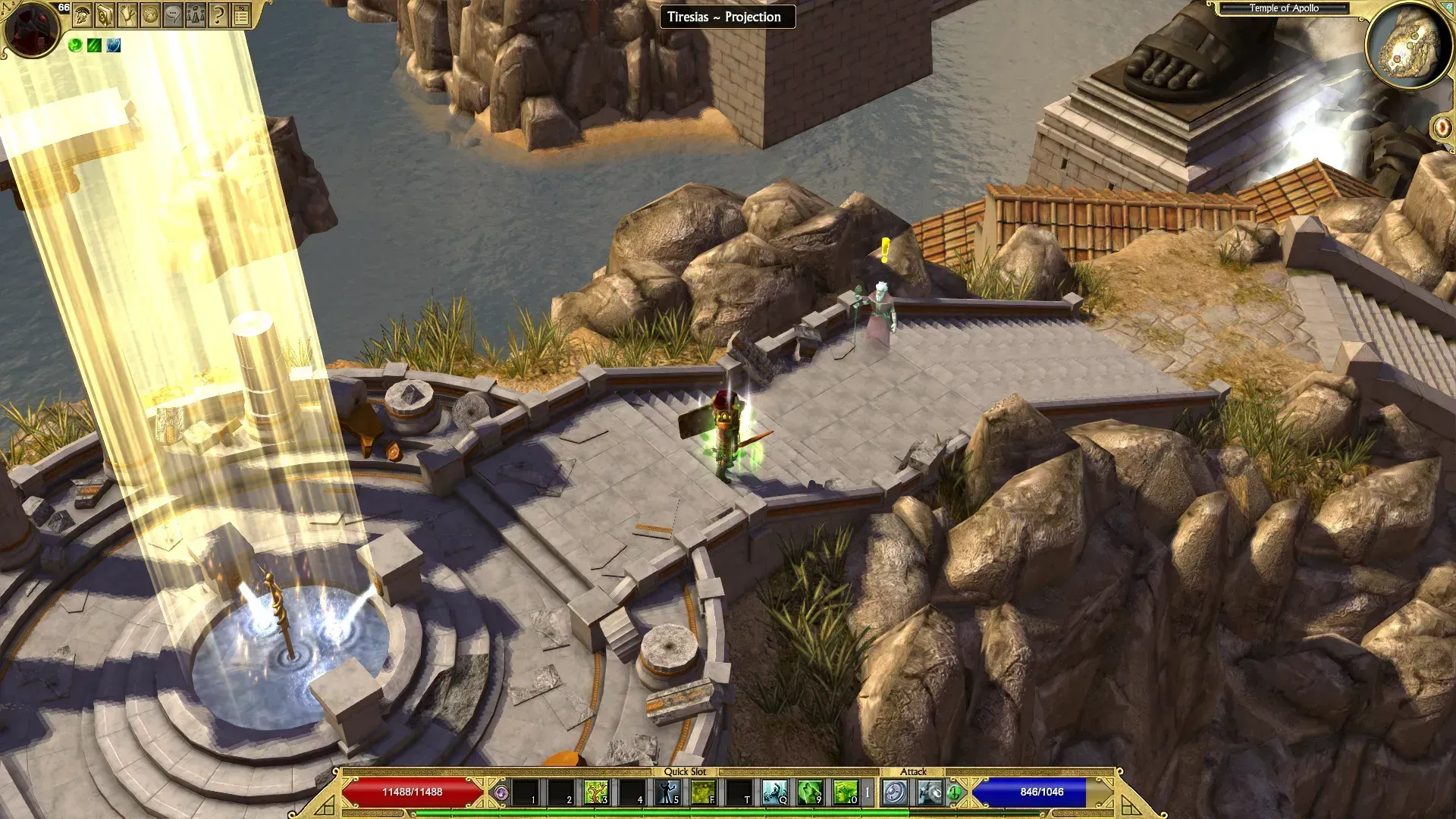1456x819 pixels.
Task: Open the chat speech-bubble button
Action: [174, 15]
